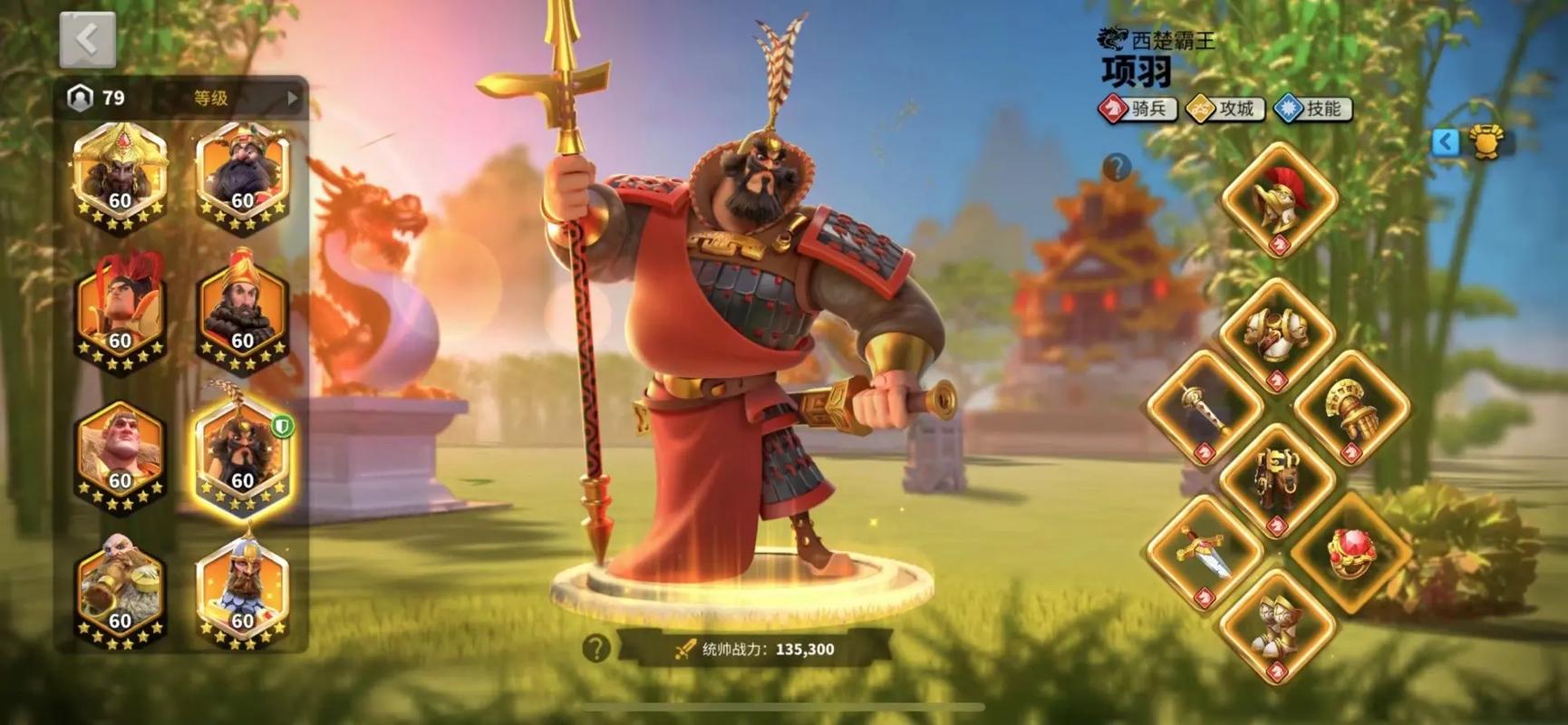Choose the commander with the blue-silver helmet

(x=242, y=589)
